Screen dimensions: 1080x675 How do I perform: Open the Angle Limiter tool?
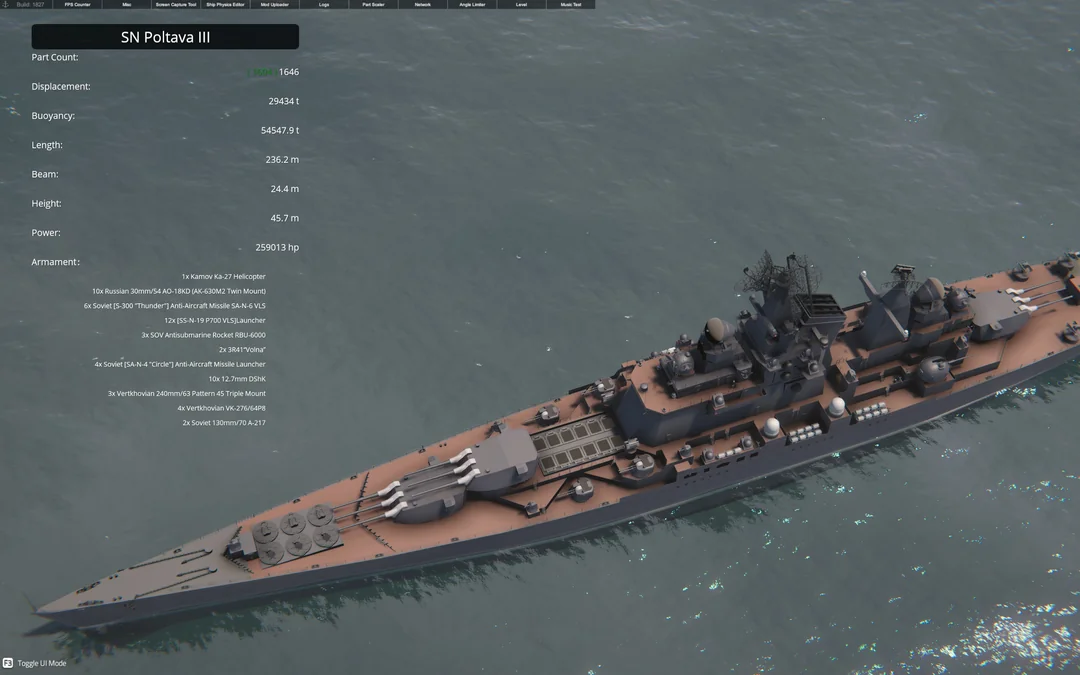472,5
